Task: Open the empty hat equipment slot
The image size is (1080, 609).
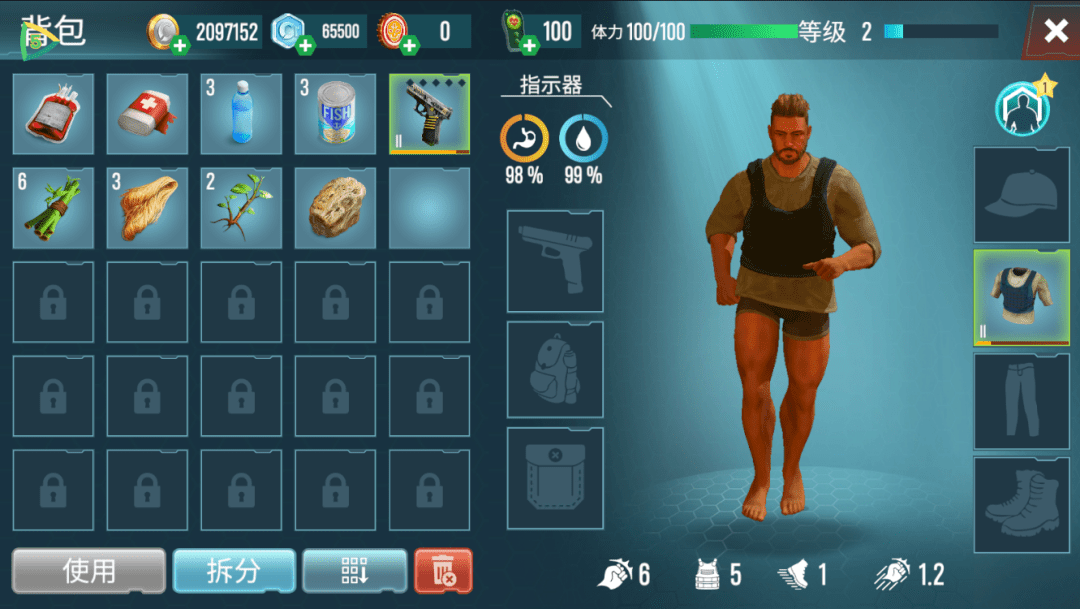Action: point(1021,196)
